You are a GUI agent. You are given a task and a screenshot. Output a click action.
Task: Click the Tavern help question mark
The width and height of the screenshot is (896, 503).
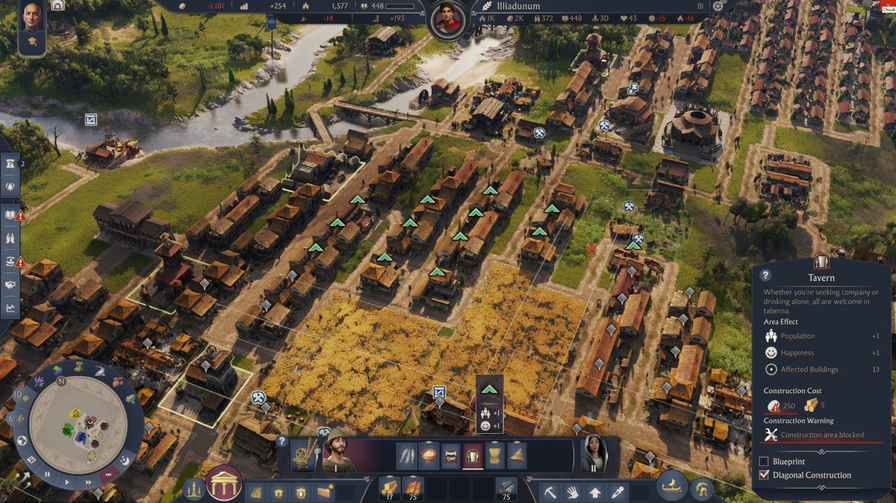pyautogui.click(x=765, y=276)
